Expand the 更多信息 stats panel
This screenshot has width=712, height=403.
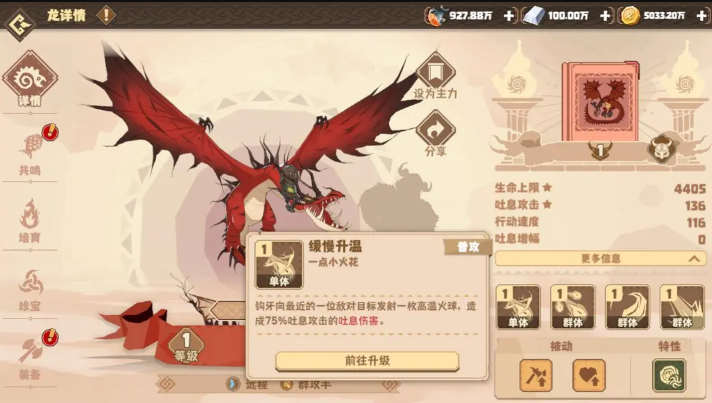coord(600,258)
